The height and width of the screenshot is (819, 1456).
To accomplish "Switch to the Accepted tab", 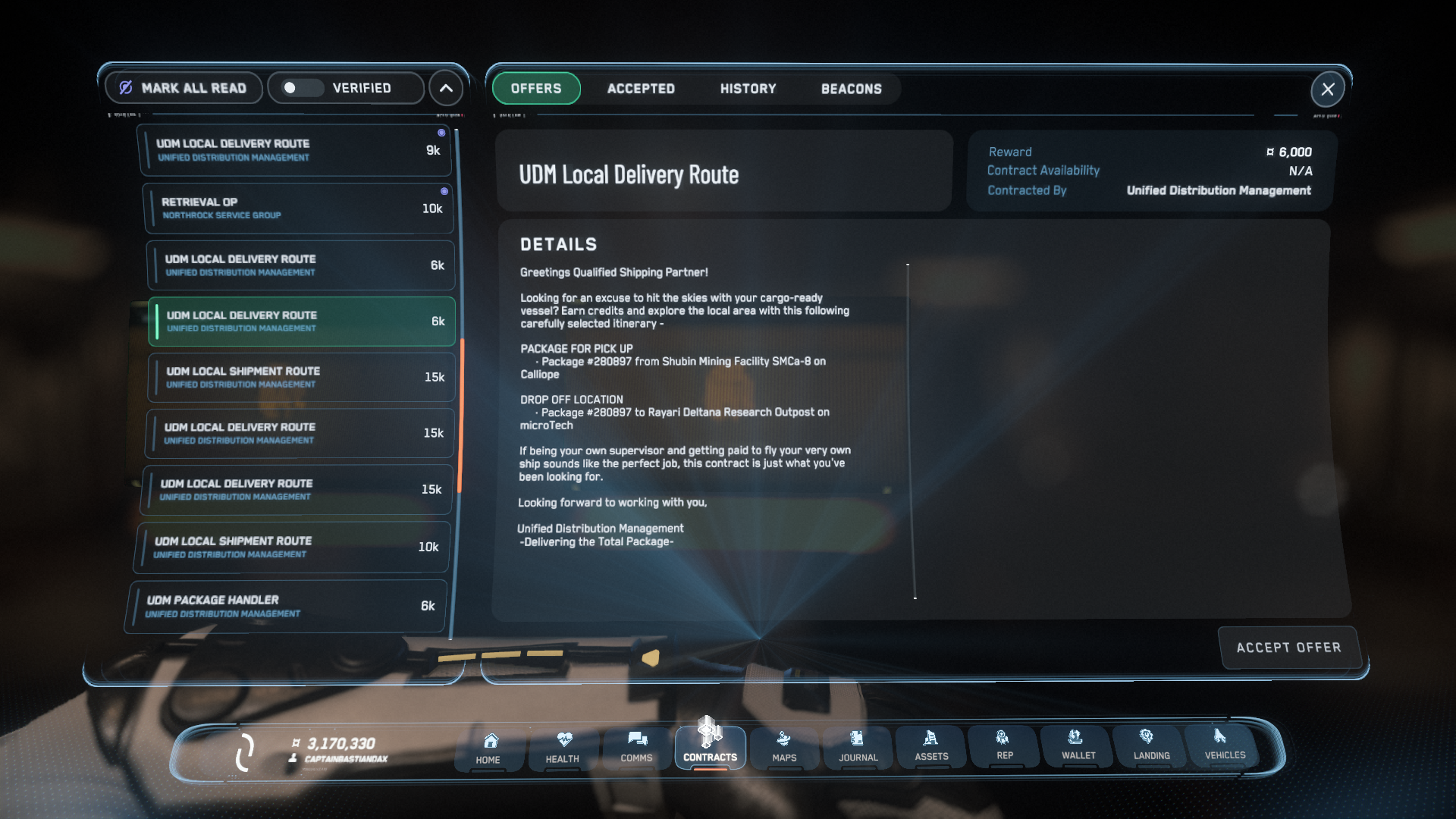I will (x=640, y=89).
